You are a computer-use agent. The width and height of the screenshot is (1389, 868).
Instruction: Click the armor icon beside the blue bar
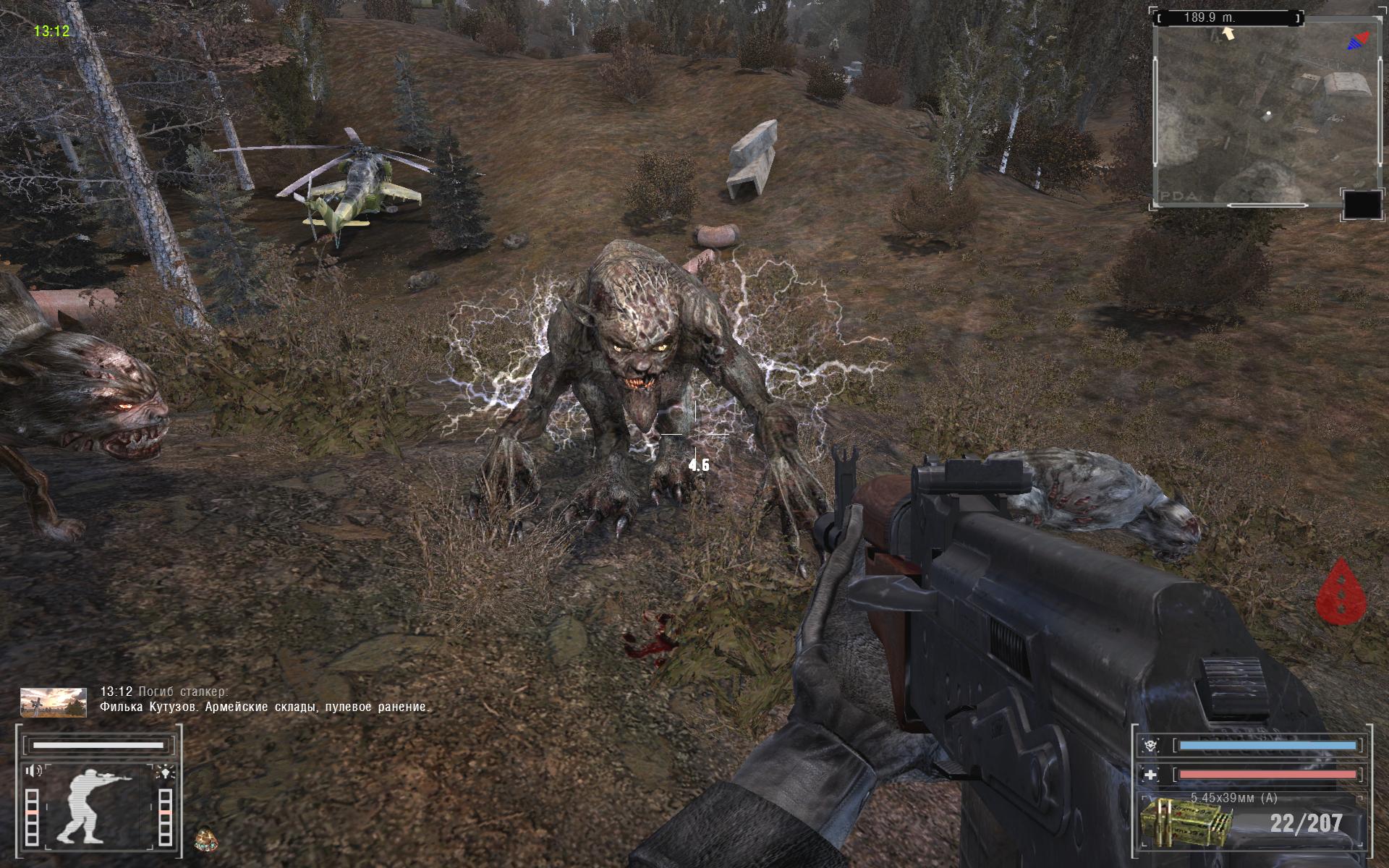(1150, 745)
